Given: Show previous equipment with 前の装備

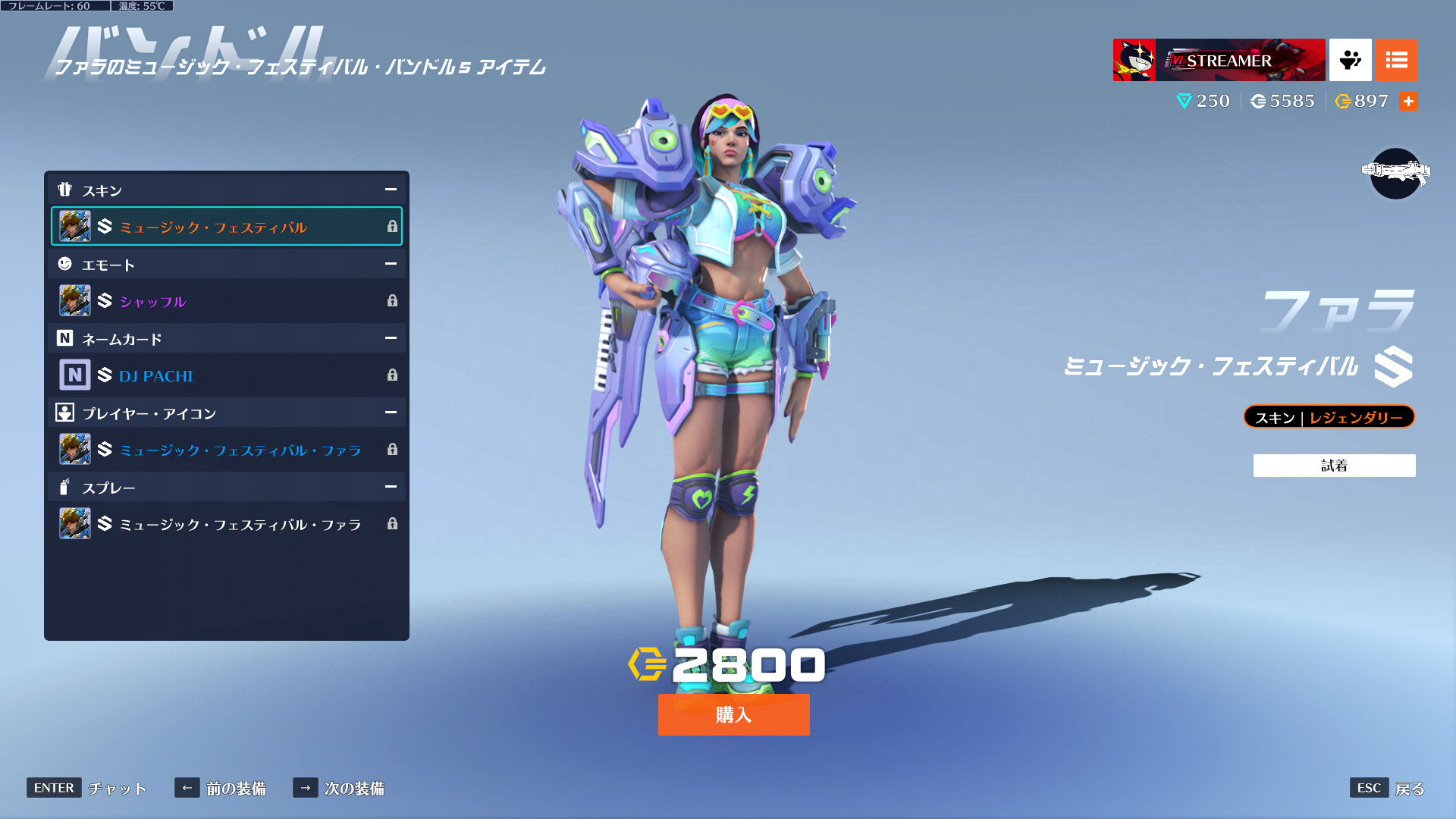Looking at the screenshot, I should (221, 788).
